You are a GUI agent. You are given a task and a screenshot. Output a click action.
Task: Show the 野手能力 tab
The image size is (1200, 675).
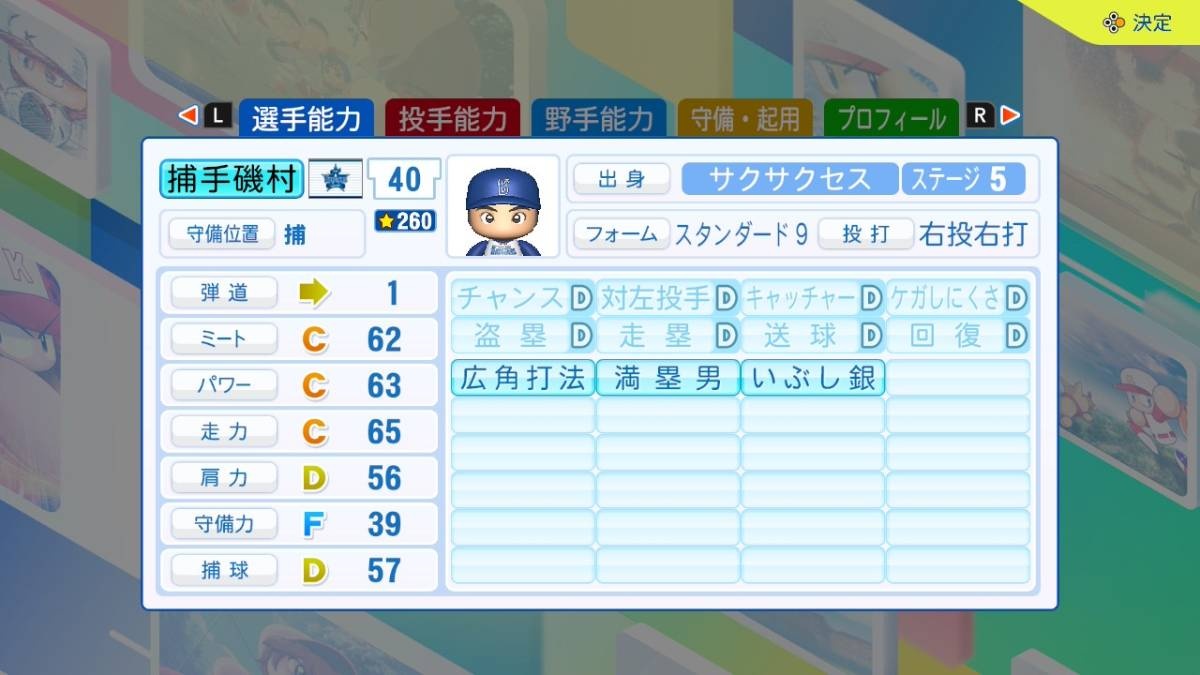598,119
